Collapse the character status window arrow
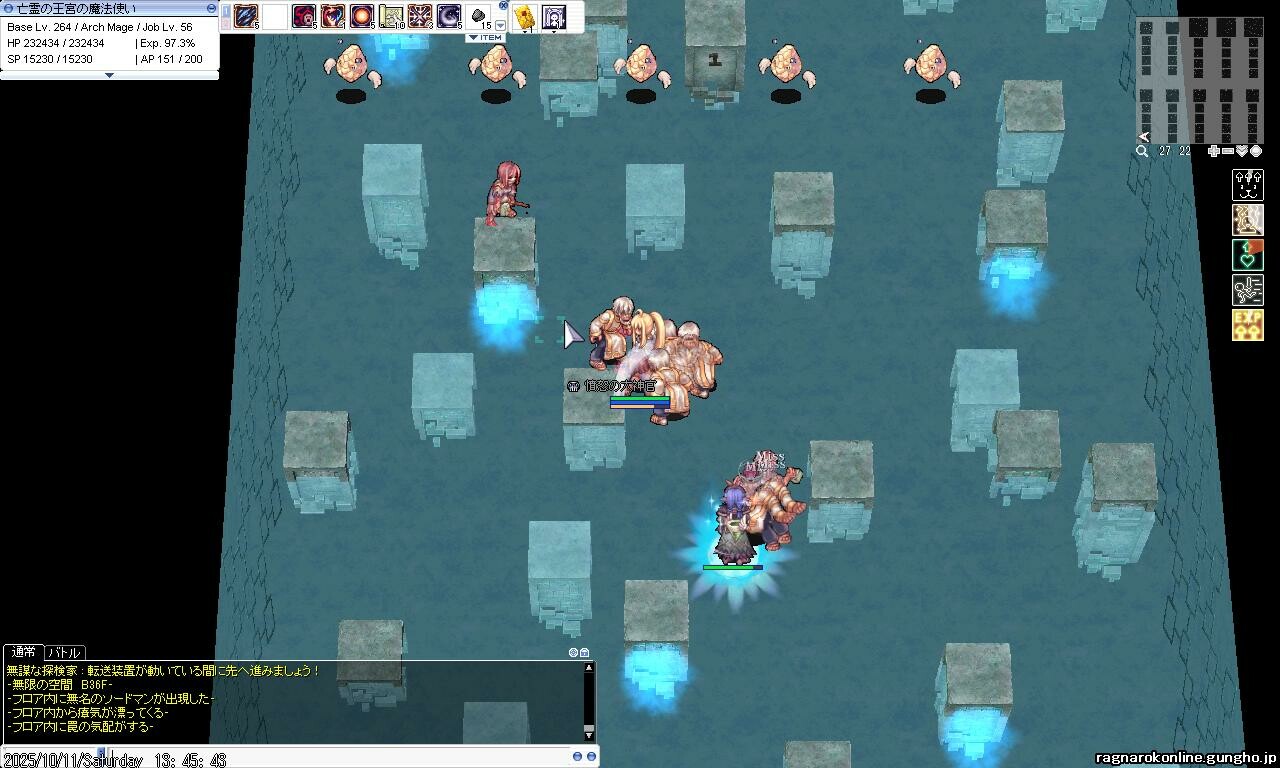Screen dimensions: 1280x768 109,75
